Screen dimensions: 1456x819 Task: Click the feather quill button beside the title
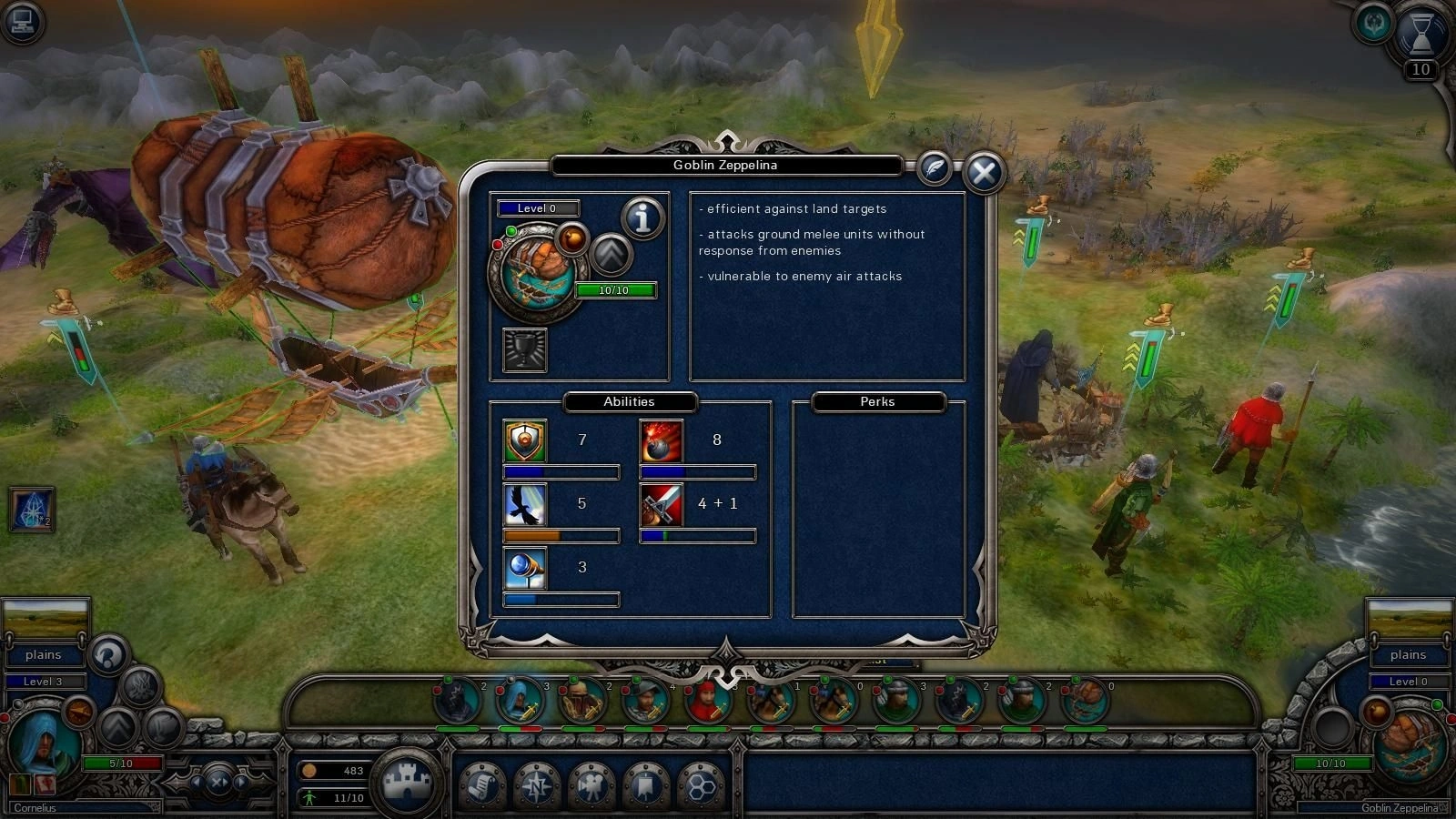[x=934, y=167]
